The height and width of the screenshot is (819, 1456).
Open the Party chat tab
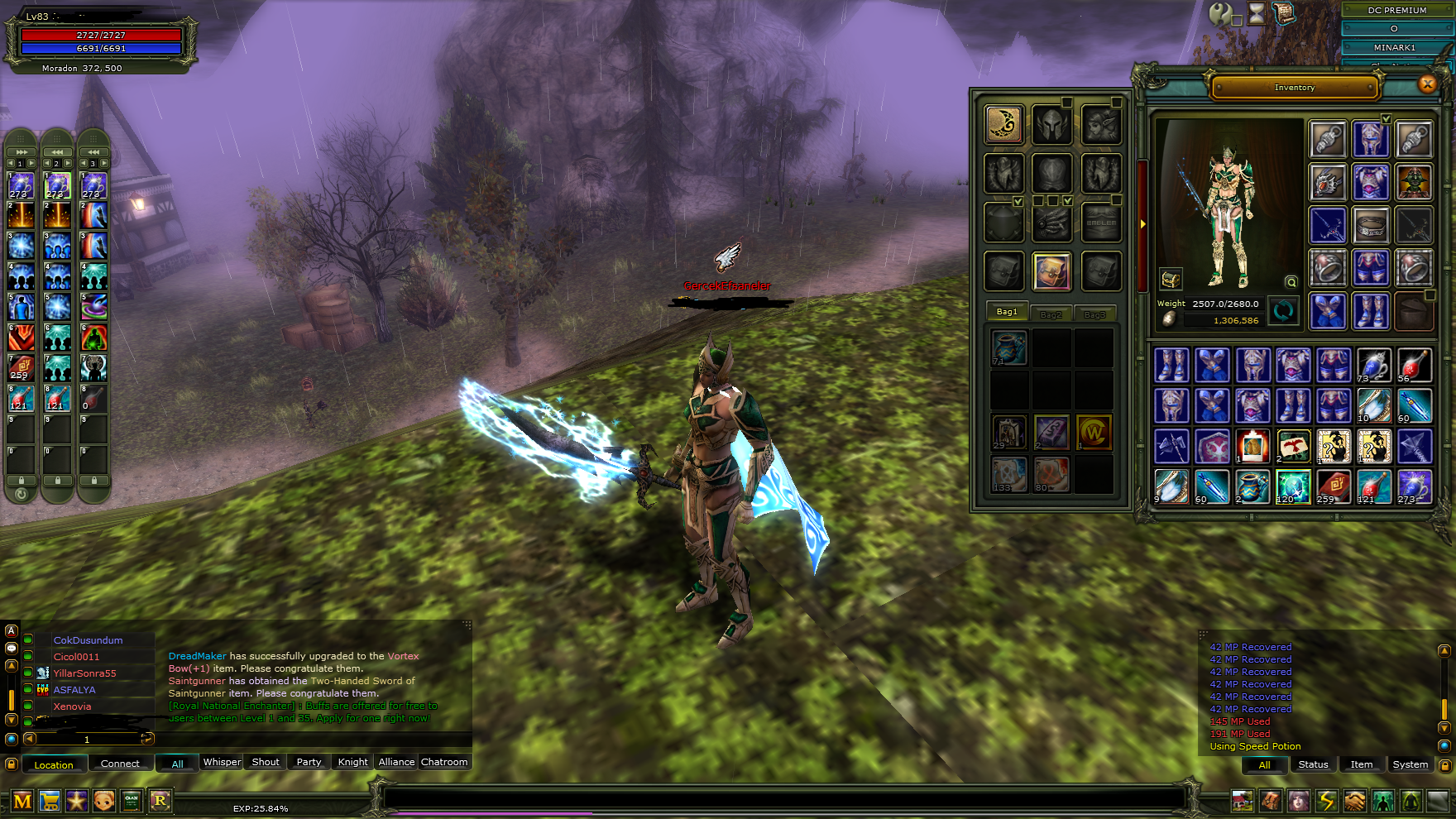pyautogui.click(x=309, y=762)
